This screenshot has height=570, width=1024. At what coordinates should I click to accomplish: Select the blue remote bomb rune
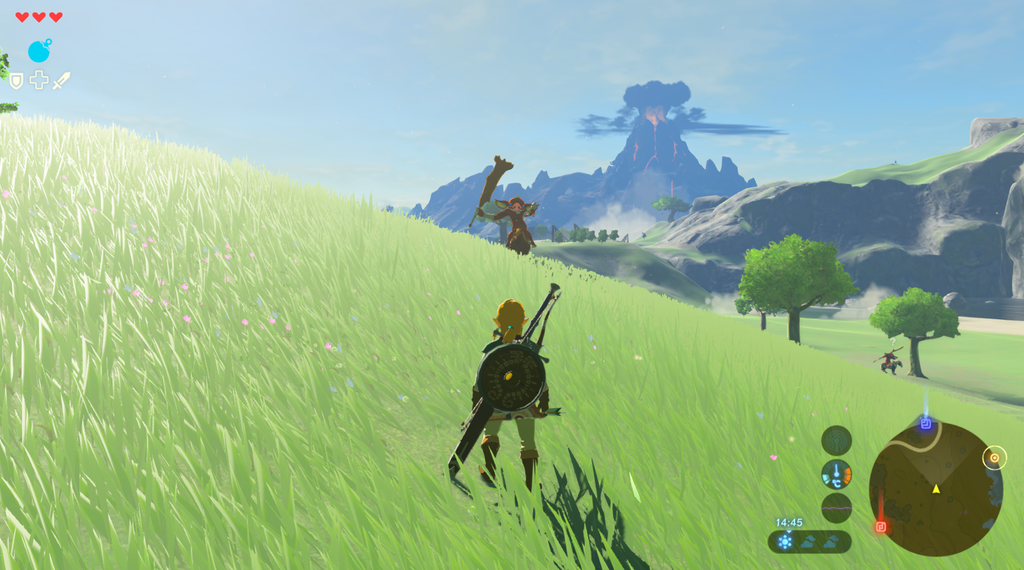coord(39,51)
